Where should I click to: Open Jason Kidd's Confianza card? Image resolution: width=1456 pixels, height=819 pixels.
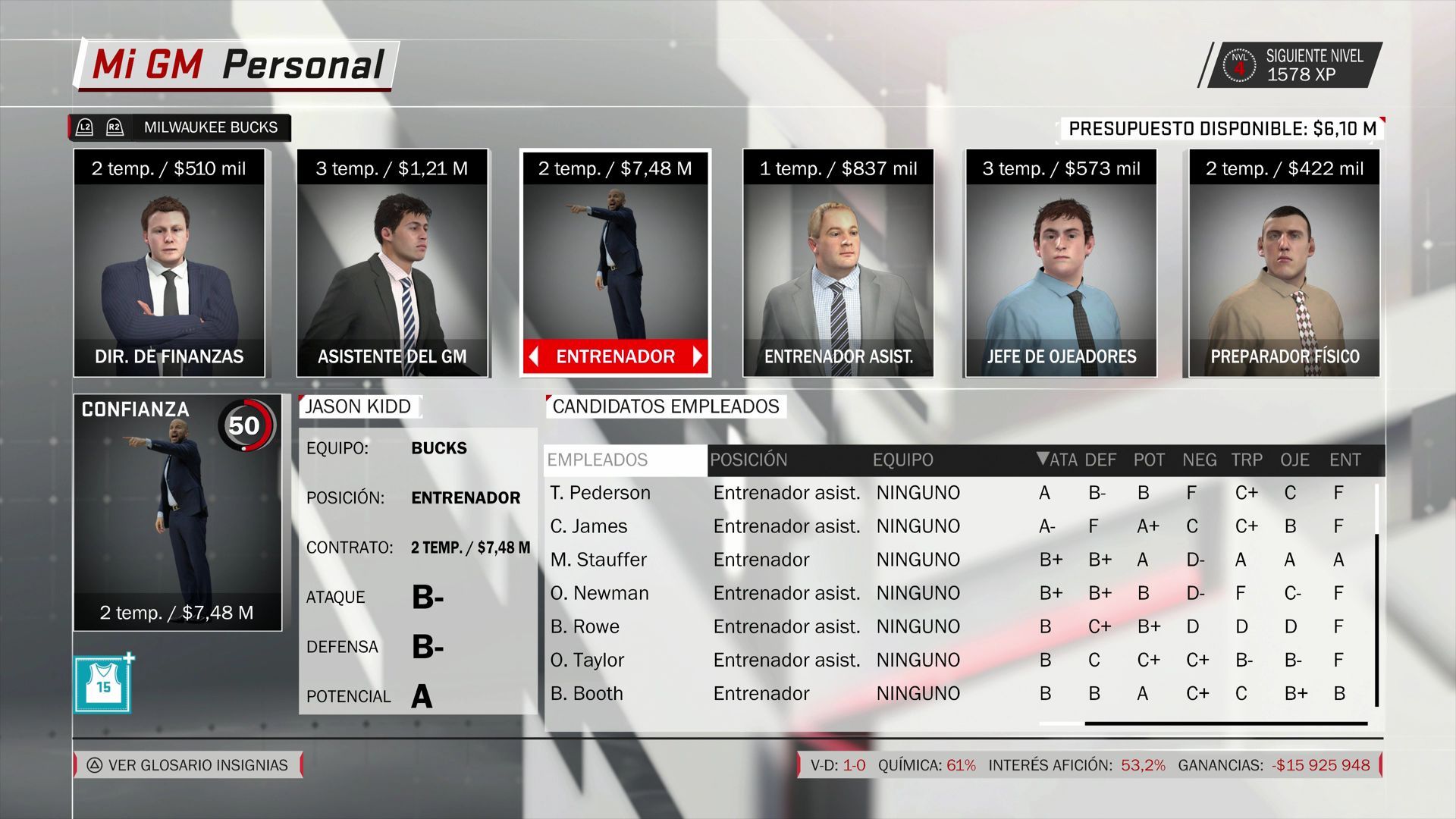[177, 512]
